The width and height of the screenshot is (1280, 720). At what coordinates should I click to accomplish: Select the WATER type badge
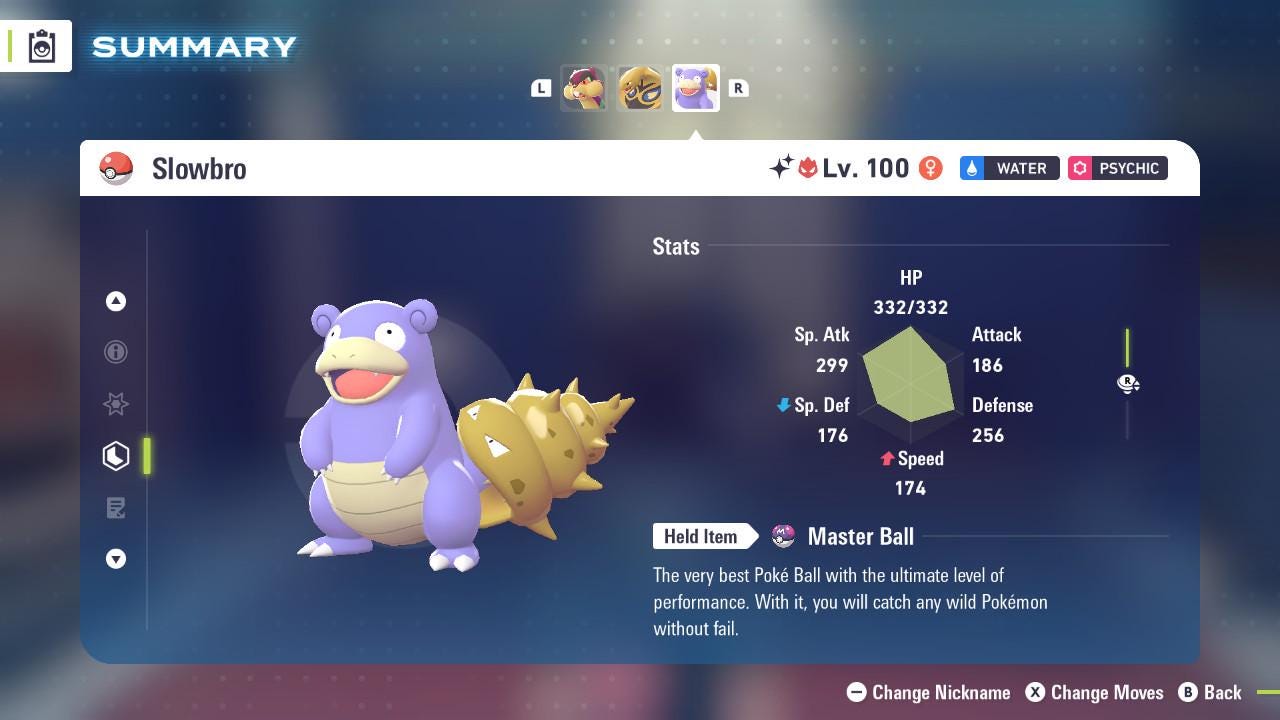click(1009, 168)
